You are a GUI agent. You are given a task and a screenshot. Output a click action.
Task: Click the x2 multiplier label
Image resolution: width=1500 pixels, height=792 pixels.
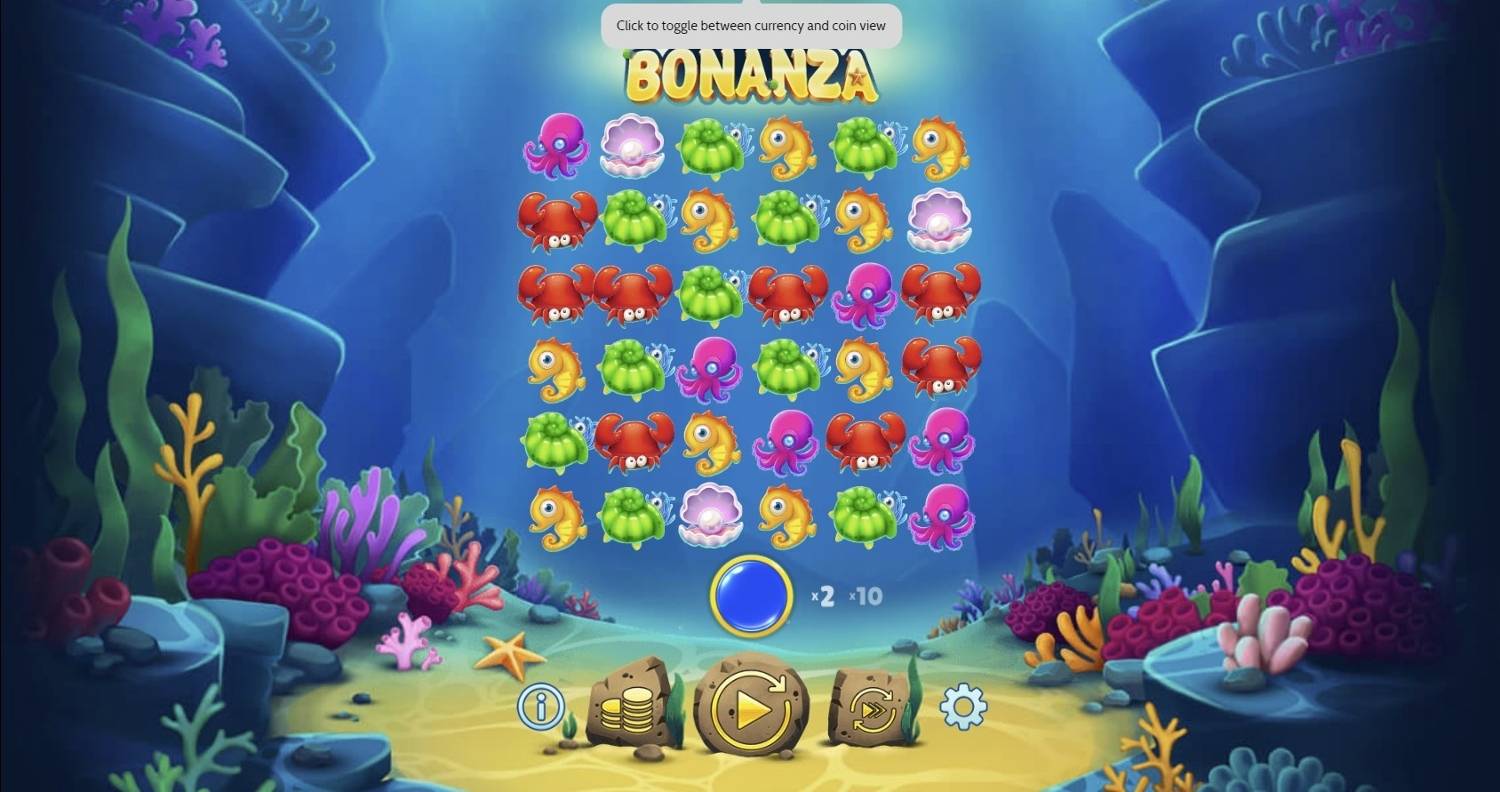click(822, 596)
